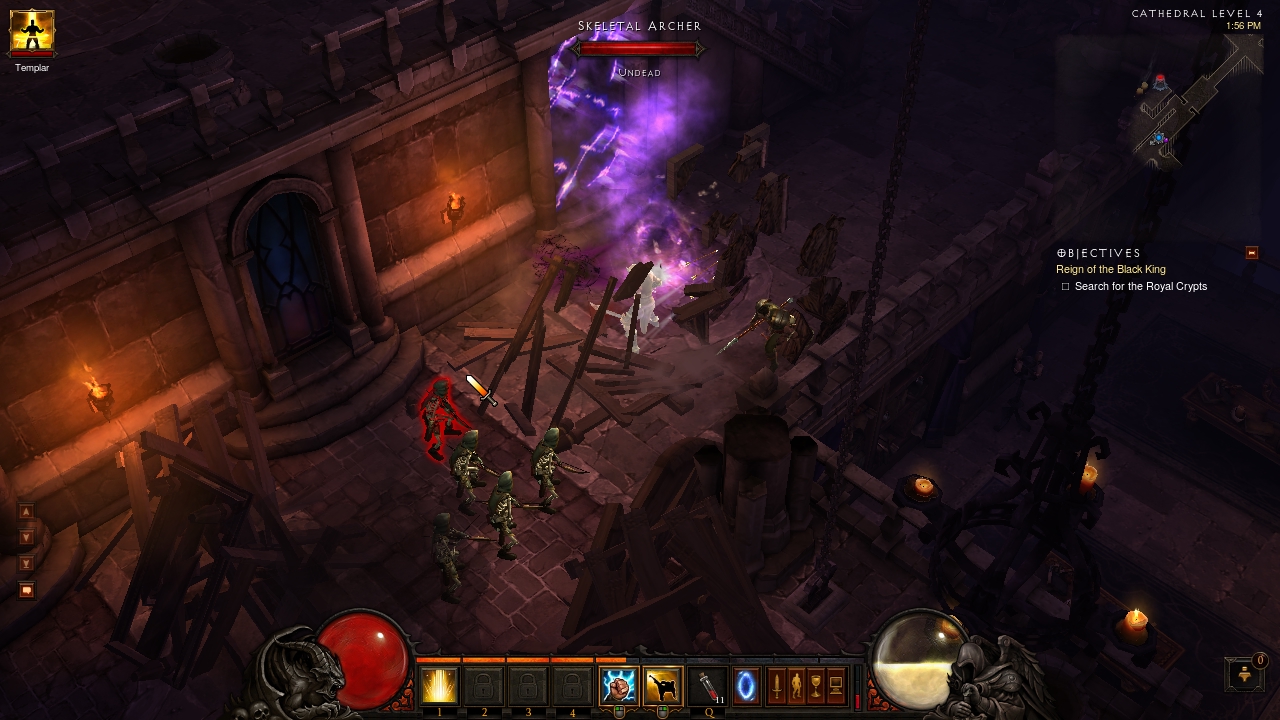The image size is (1280, 720).
Task: Open the Game Menu computer icon
Action: [836, 686]
